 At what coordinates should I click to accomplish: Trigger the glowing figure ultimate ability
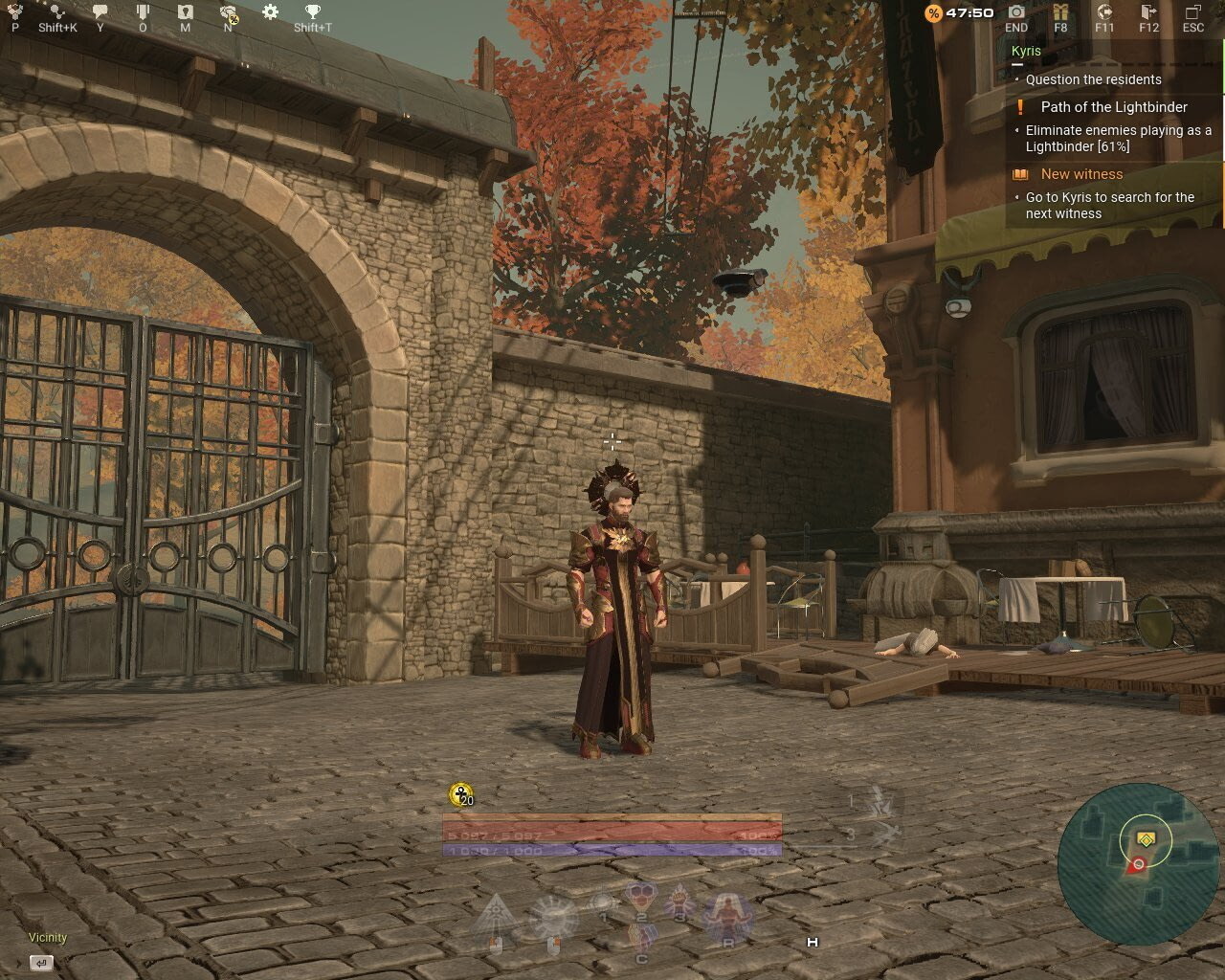coord(727,917)
